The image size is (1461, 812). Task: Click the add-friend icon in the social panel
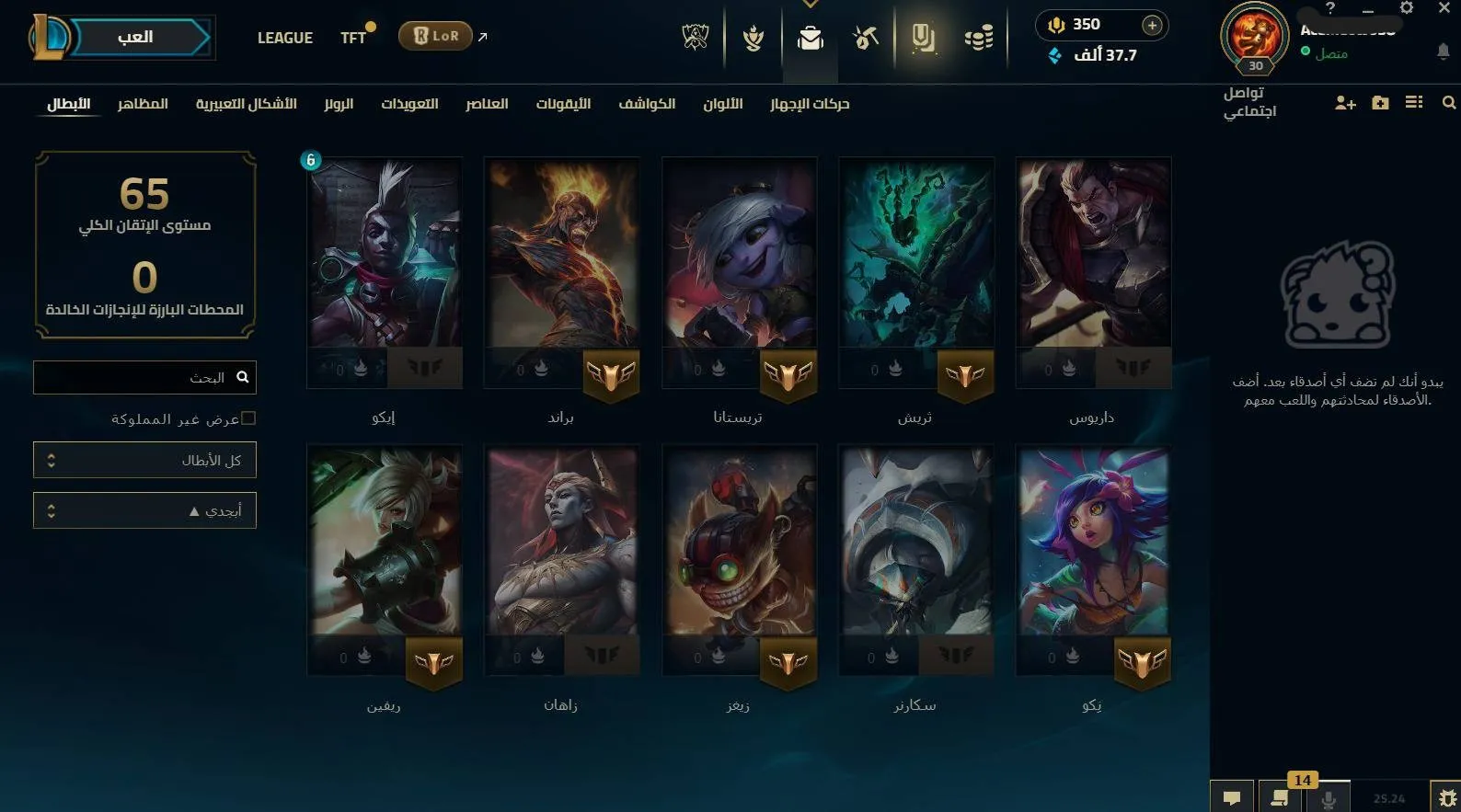1346,103
